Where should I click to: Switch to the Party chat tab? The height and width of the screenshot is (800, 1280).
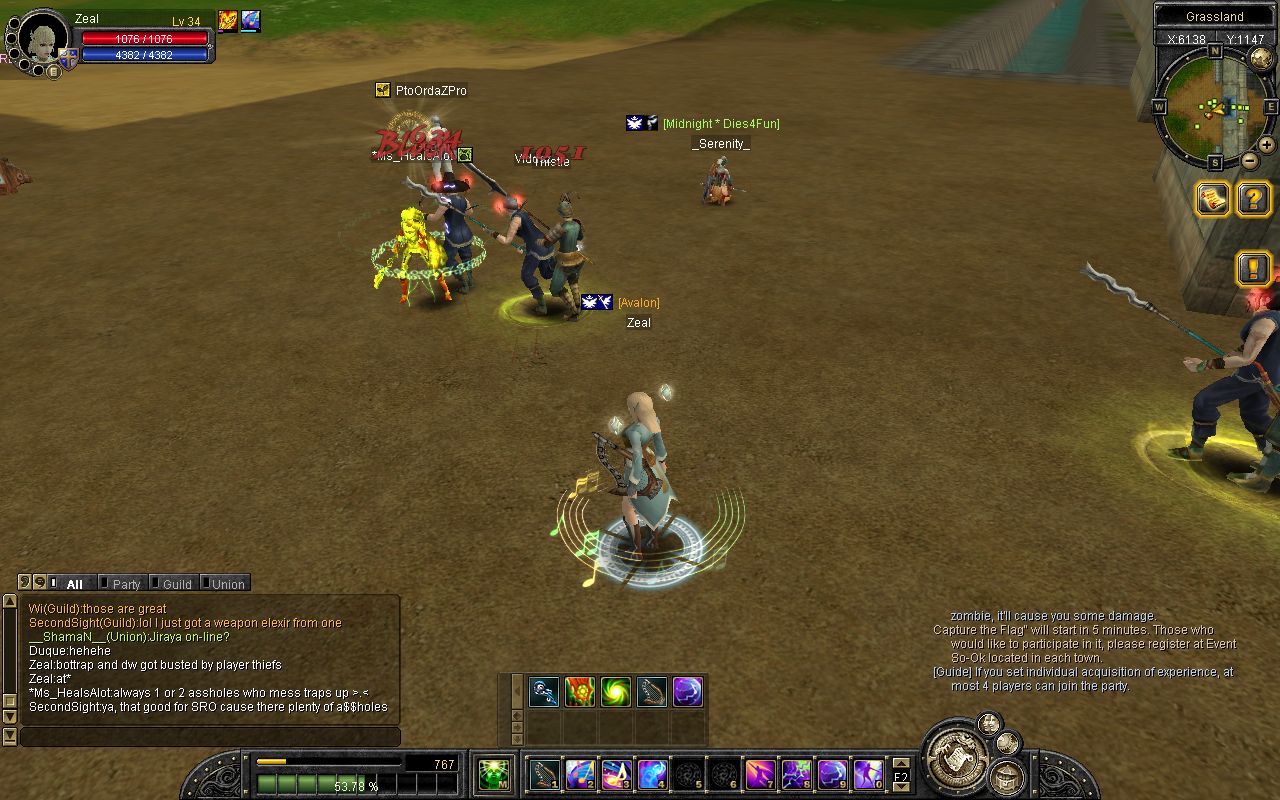click(125, 584)
